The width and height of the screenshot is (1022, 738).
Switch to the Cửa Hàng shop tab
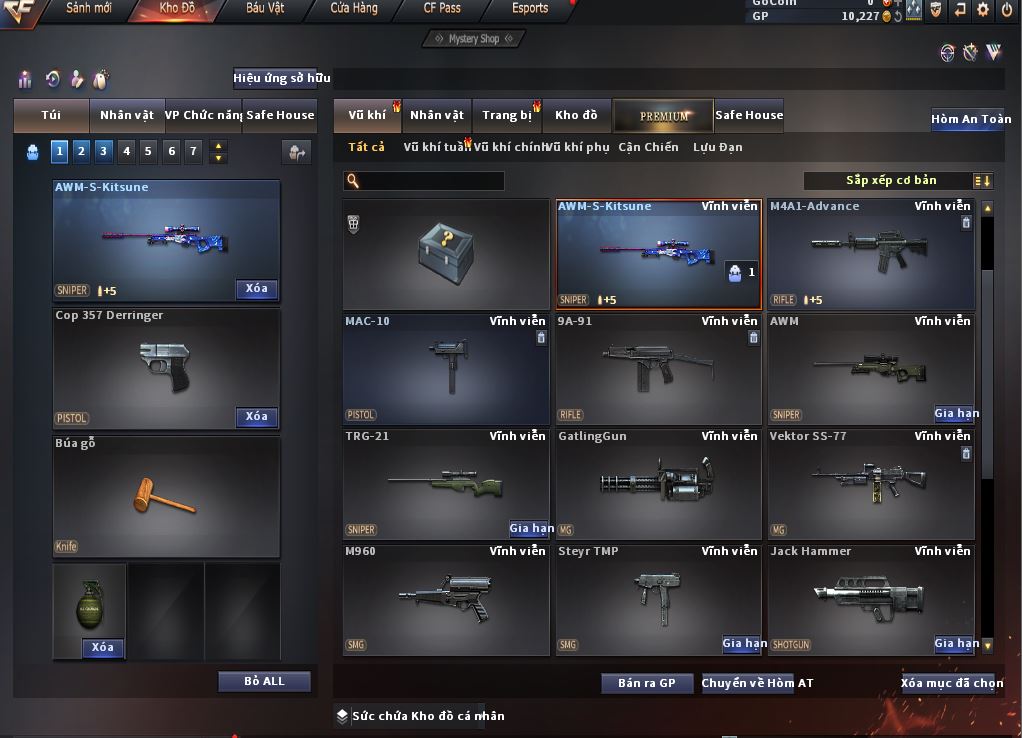354,9
